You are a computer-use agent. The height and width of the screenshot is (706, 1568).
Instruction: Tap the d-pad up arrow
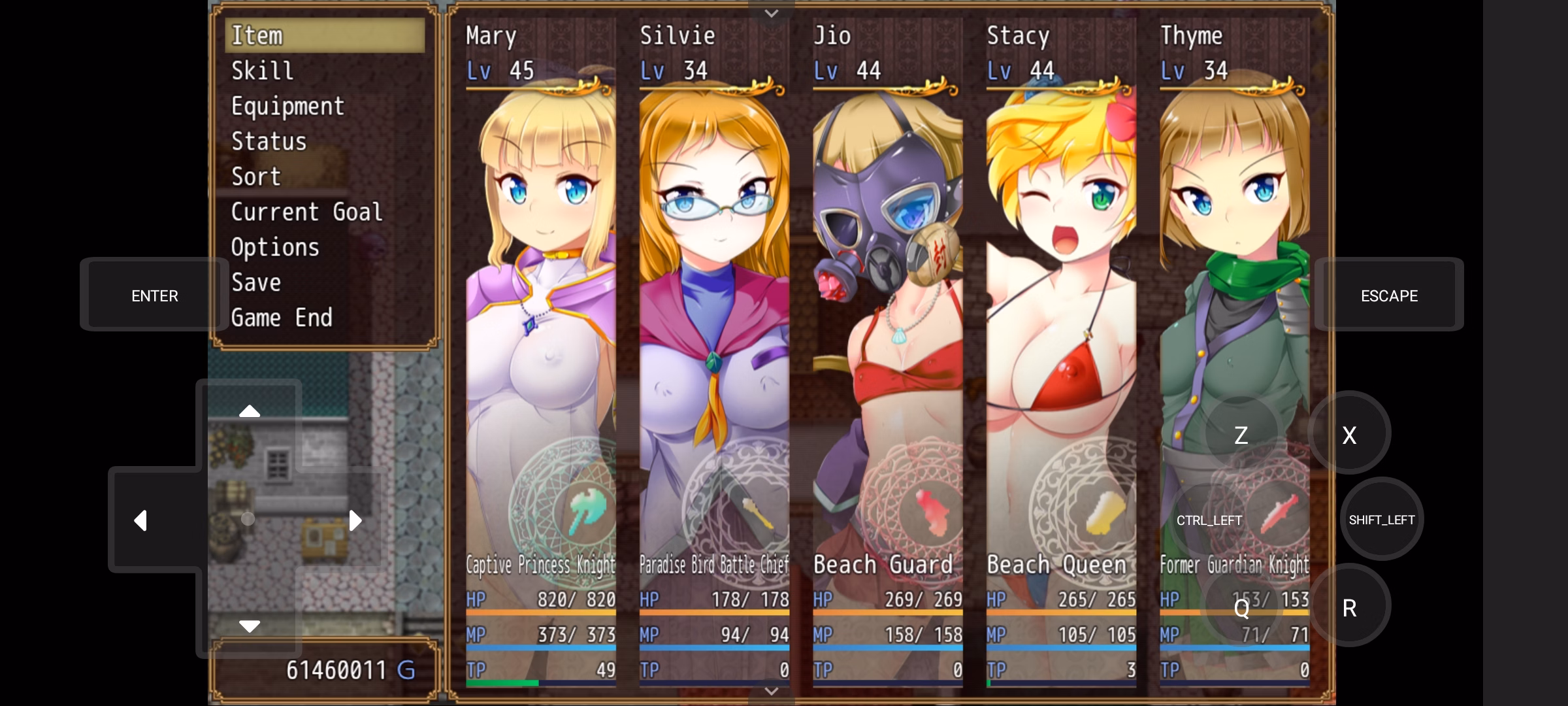tap(249, 412)
